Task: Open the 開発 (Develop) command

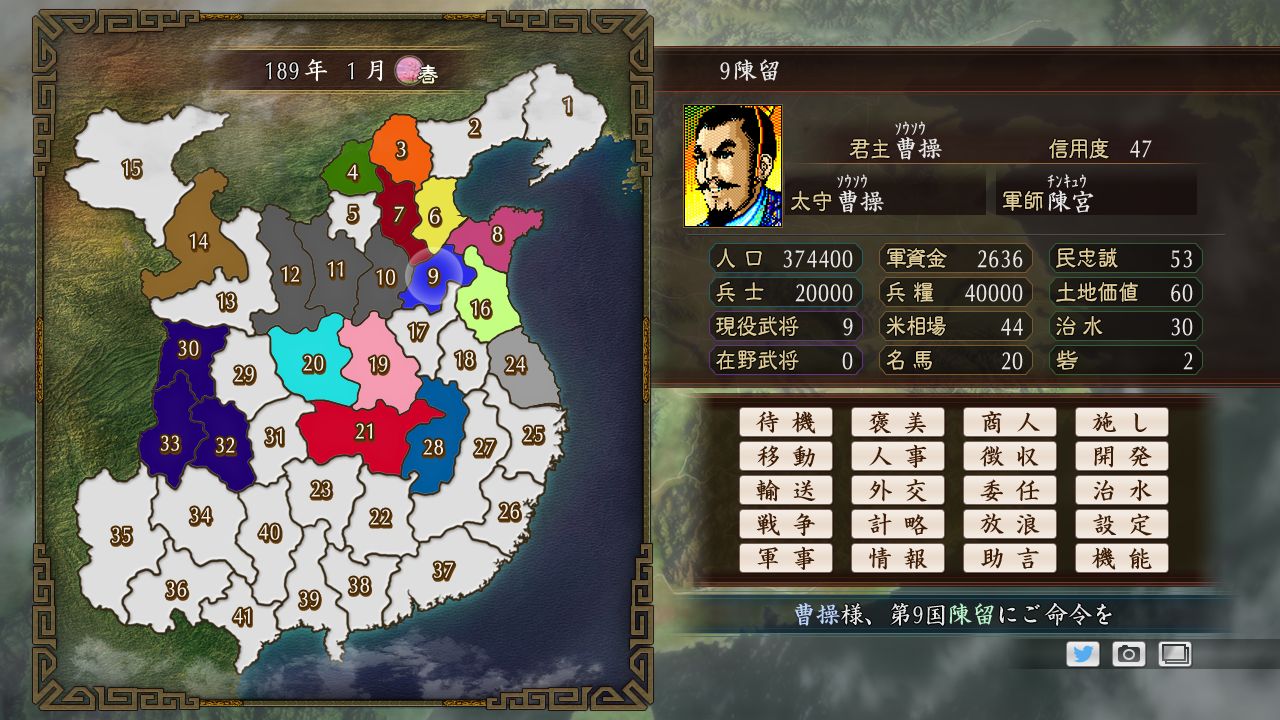Action: [x=1122, y=456]
